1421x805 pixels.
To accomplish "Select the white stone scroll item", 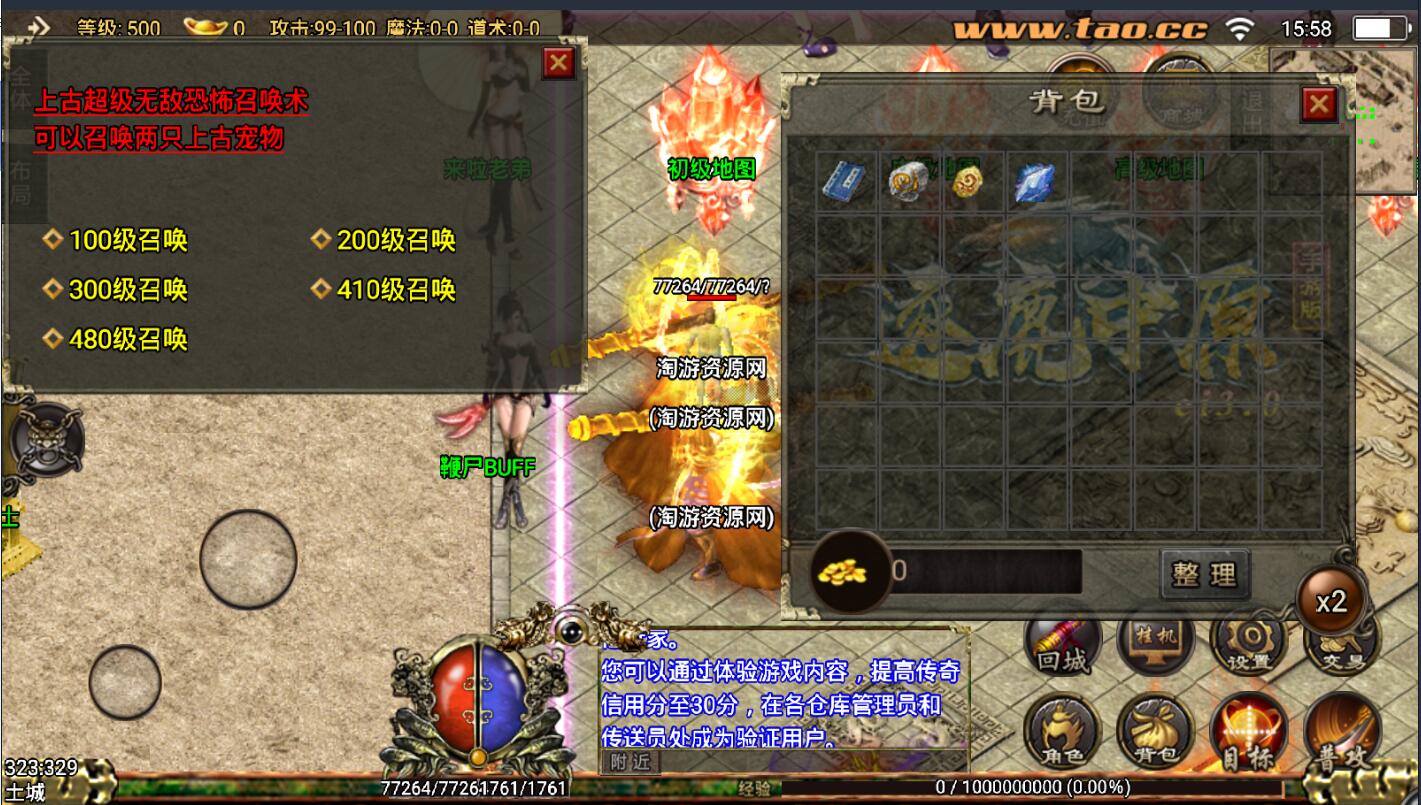I will [x=909, y=181].
